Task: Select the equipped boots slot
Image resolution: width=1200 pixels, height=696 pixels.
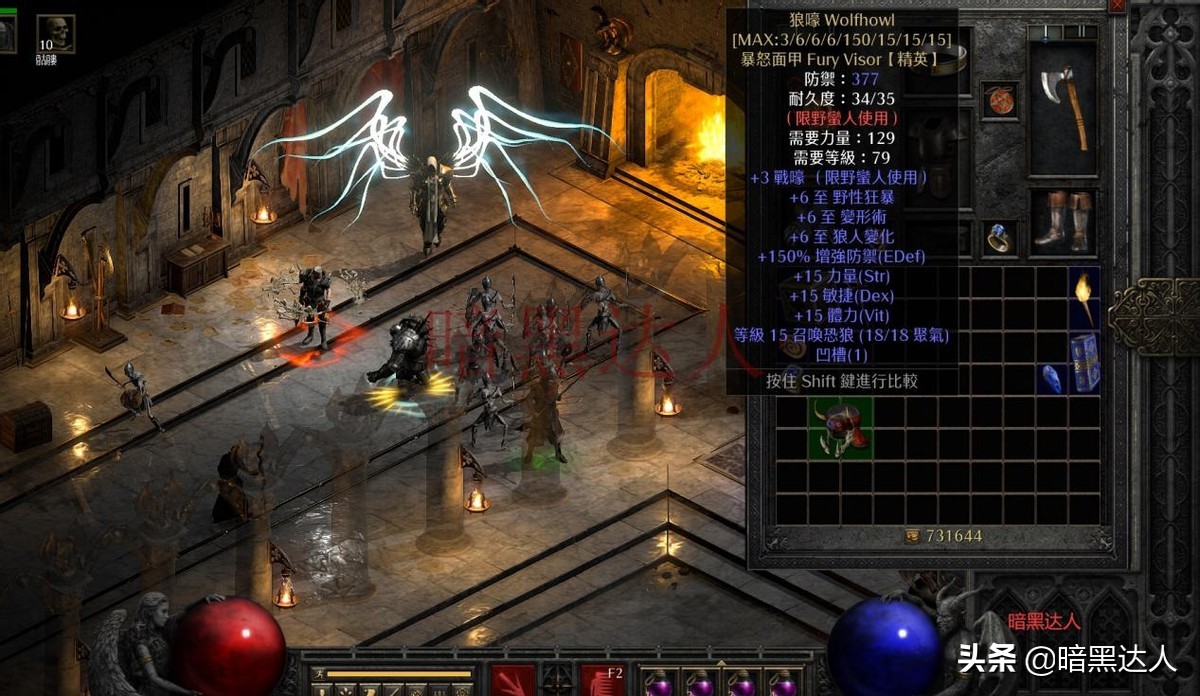Action: coord(1062,221)
